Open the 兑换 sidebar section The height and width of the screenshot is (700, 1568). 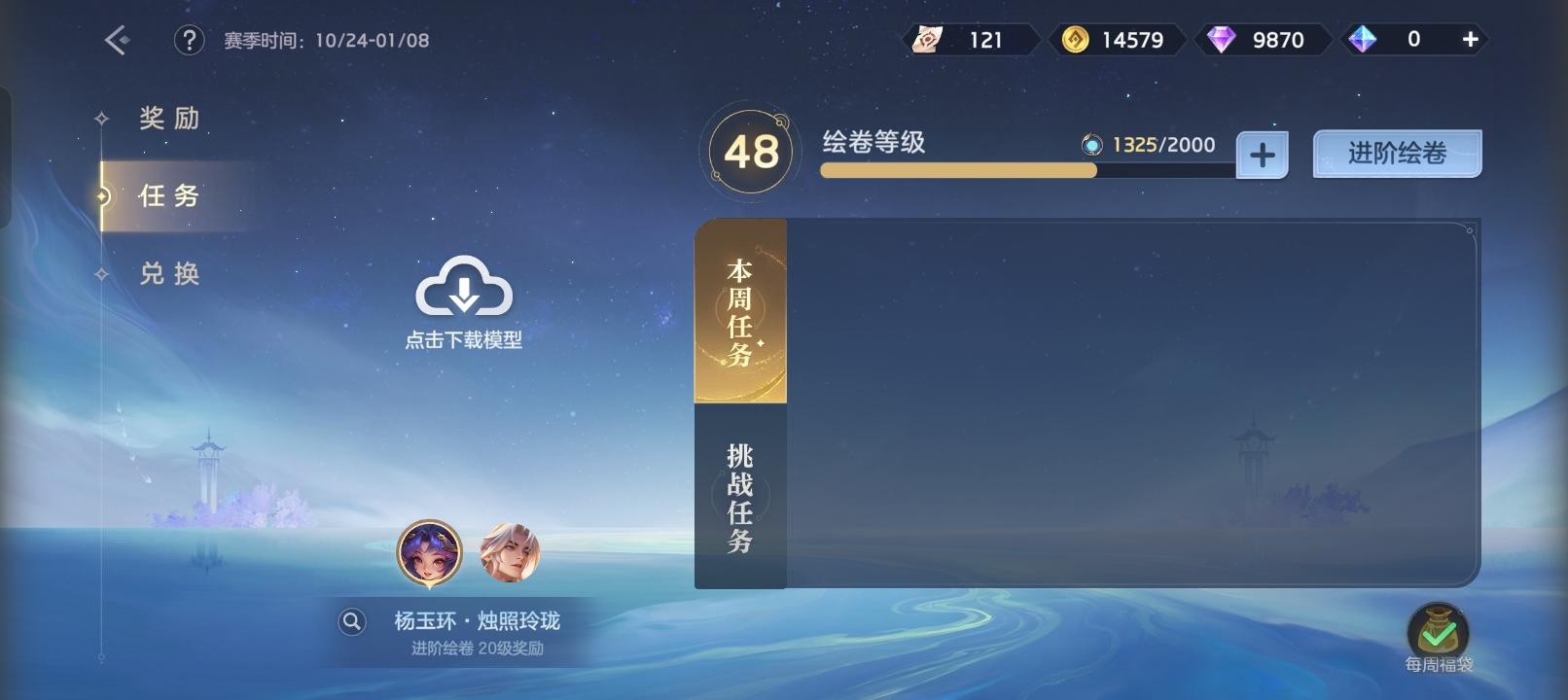click(x=170, y=274)
